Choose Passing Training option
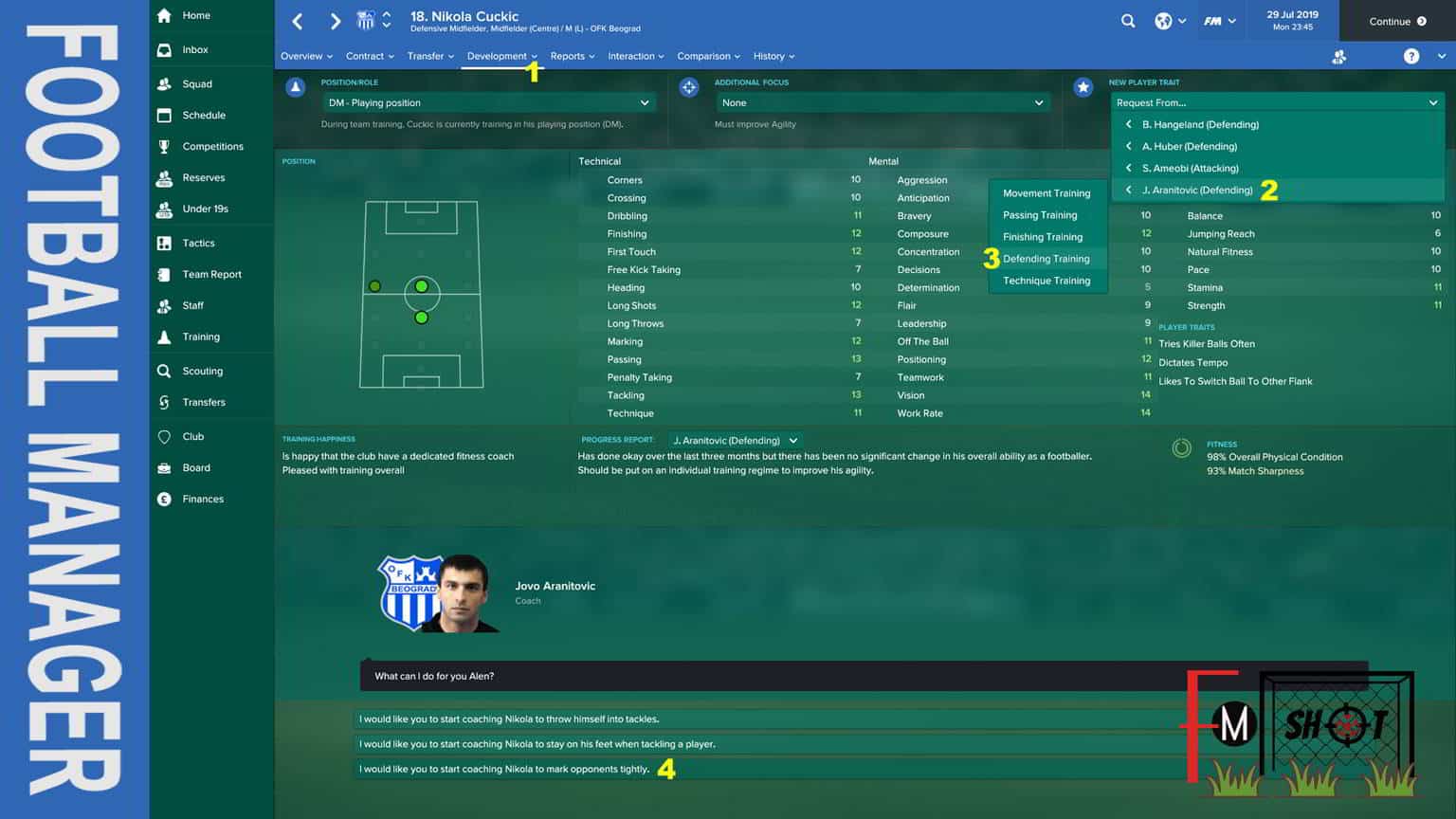This screenshot has width=1456, height=819. pos(1040,215)
